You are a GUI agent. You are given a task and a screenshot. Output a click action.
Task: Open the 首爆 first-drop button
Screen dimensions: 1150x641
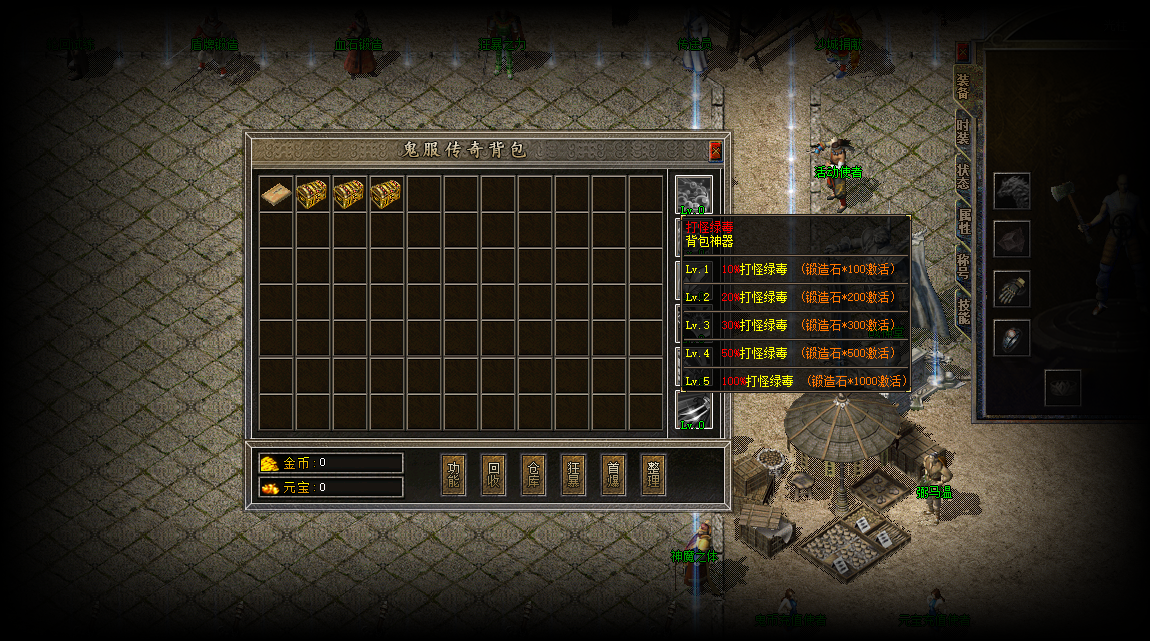coord(614,474)
